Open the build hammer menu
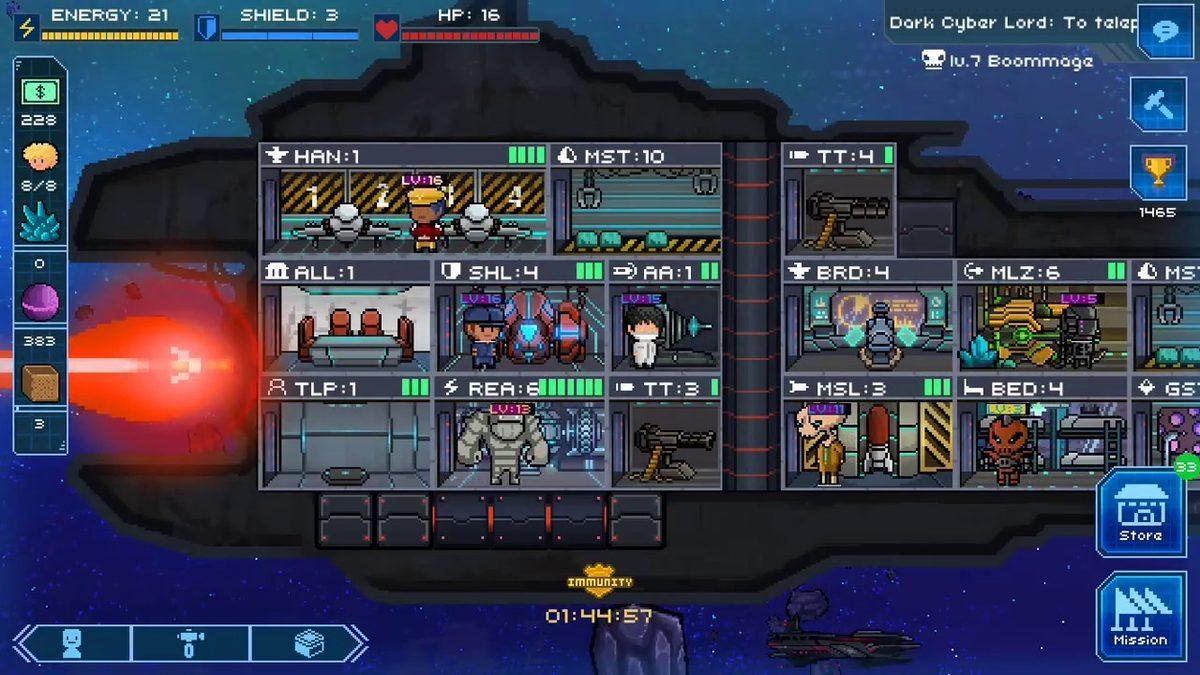This screenshot has height=675, width=1200. coord(1158,103)
